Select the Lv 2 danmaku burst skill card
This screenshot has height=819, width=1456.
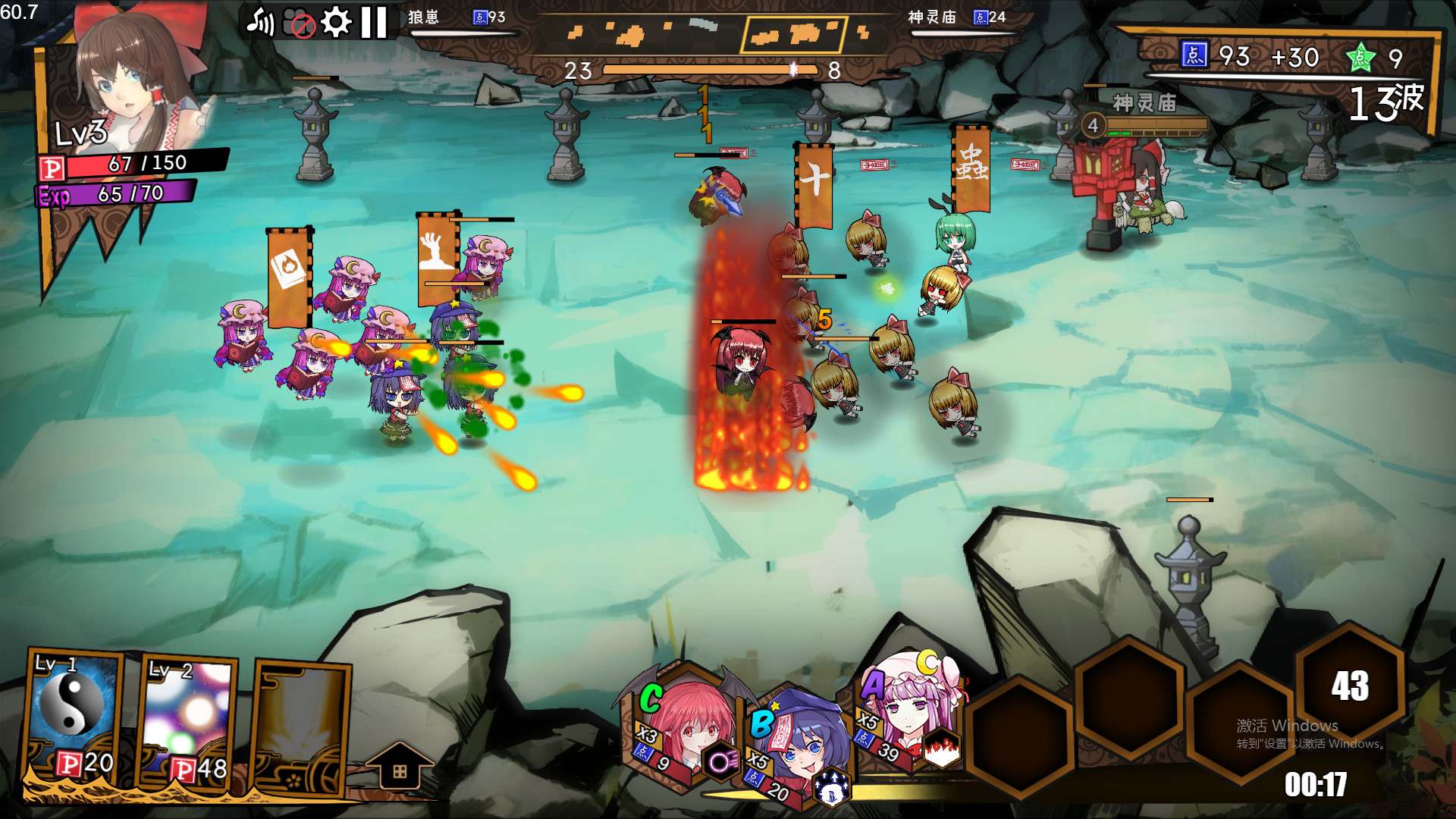click(x=187, y=711)
